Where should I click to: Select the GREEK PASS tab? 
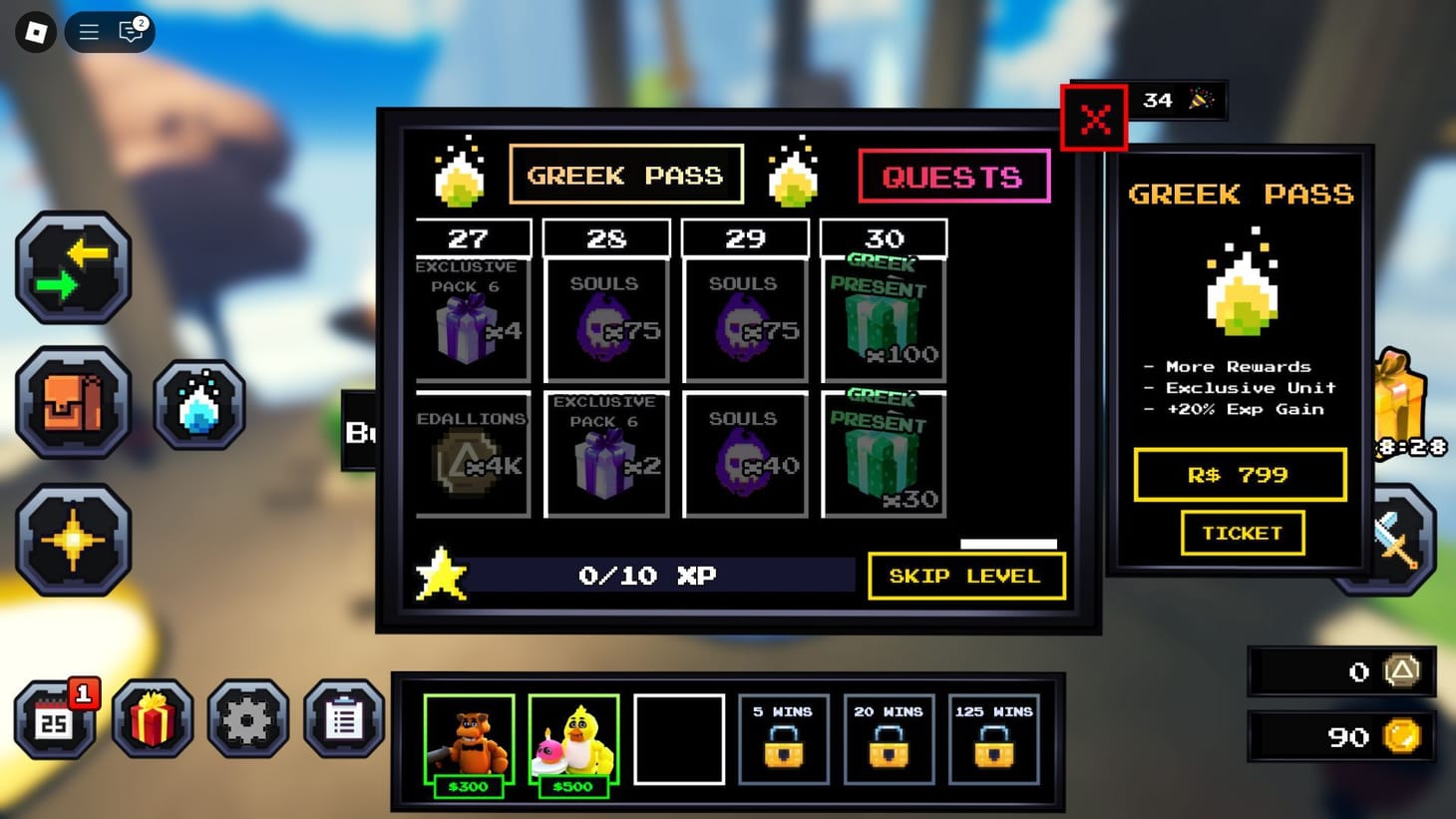click(626, 174)
